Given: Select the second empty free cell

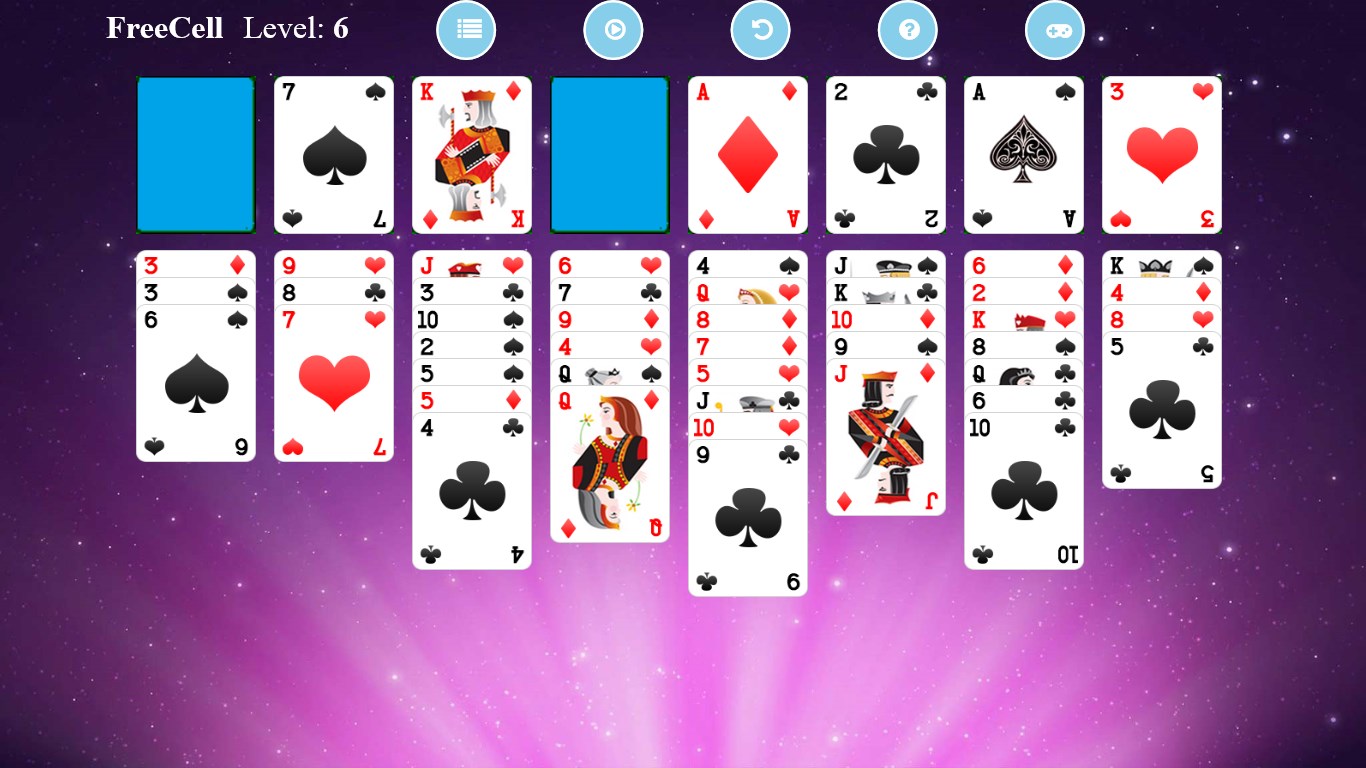Looking at the screenshot, I should pyautogui.click(x=609, y=155).
